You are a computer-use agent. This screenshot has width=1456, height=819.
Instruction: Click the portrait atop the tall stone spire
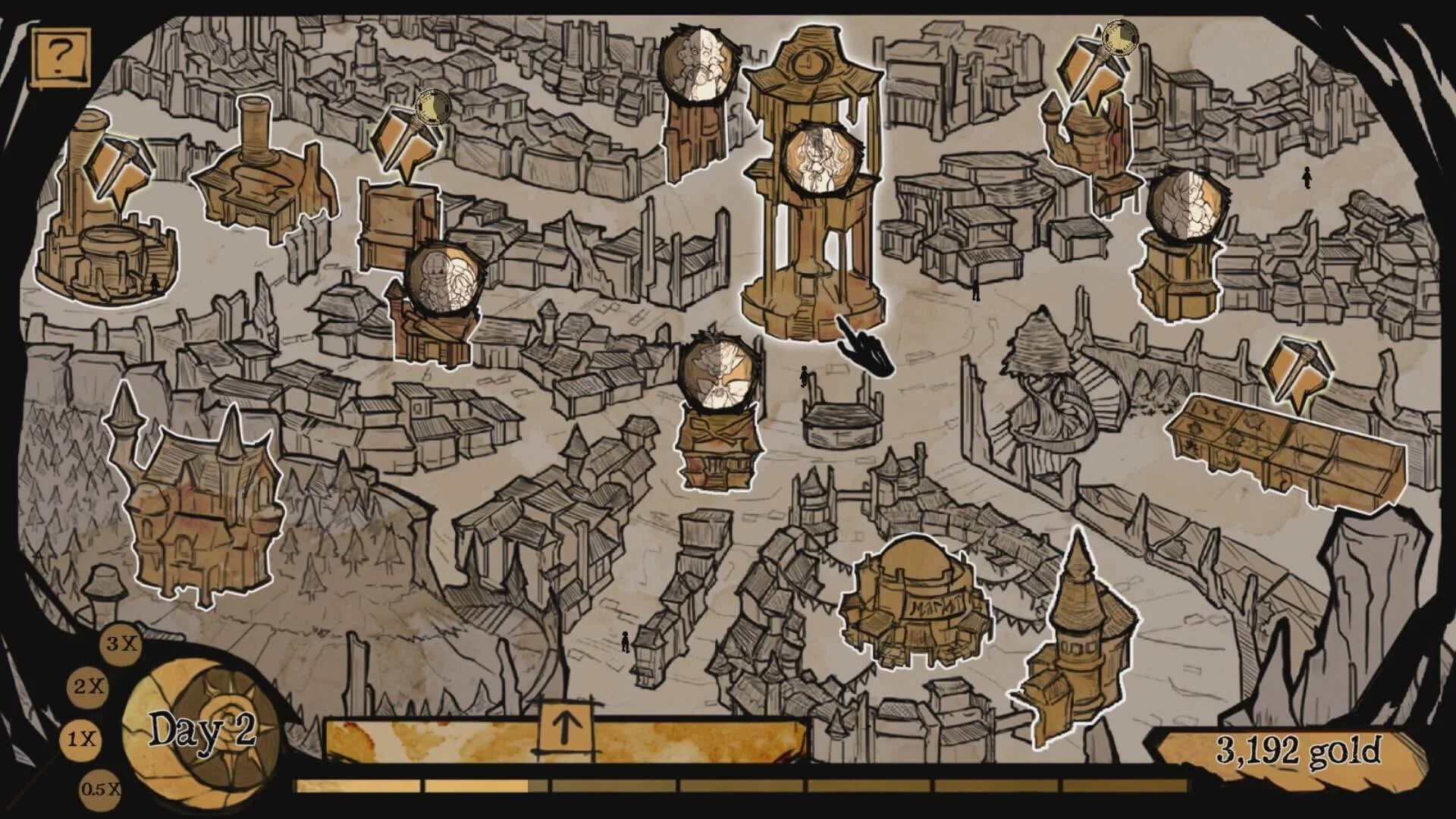coord(698,64)
